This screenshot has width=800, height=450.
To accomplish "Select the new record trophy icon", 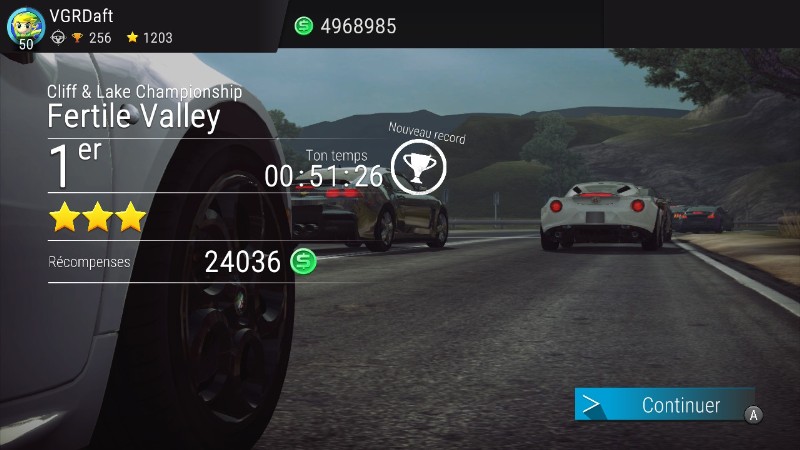I will (x=418, y=166).
